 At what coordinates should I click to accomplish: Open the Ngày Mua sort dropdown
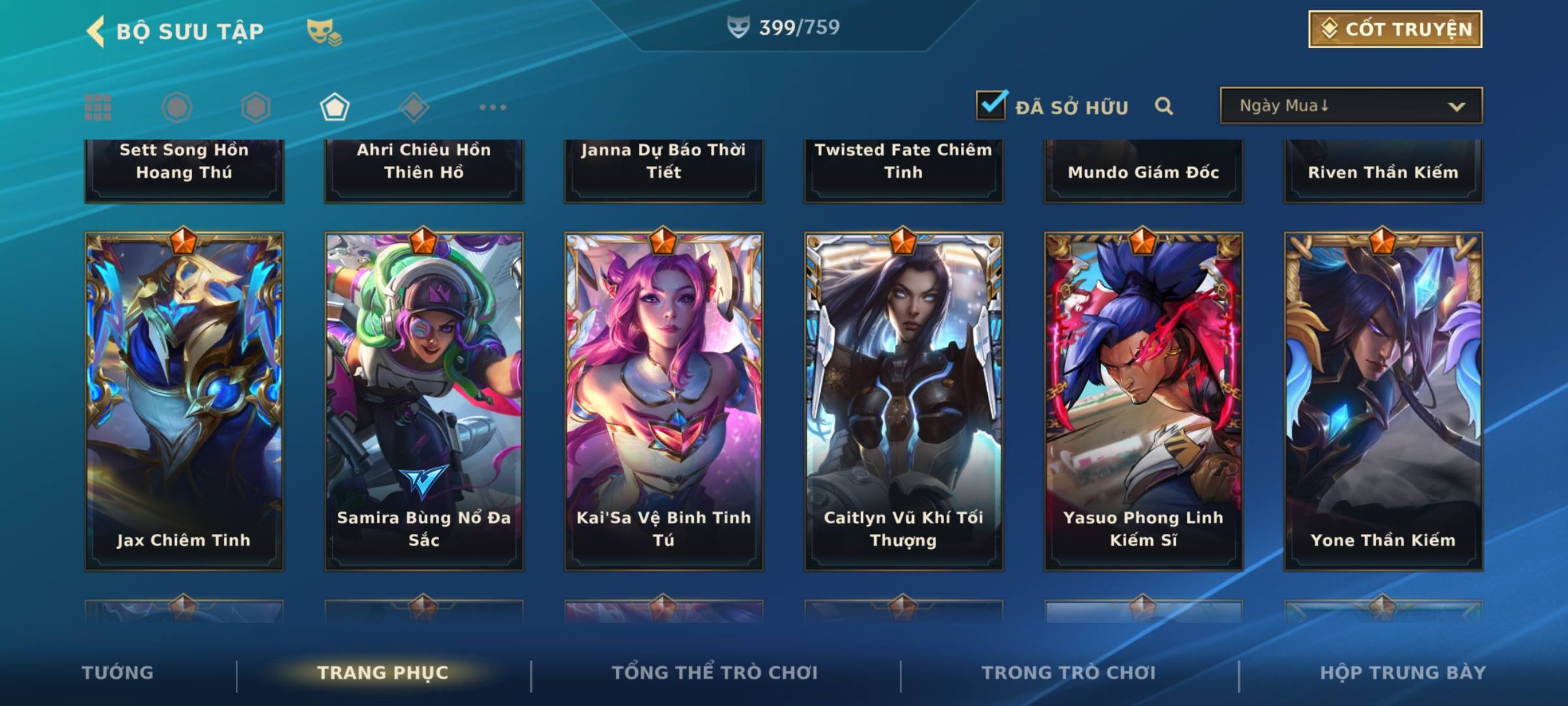1350,106
